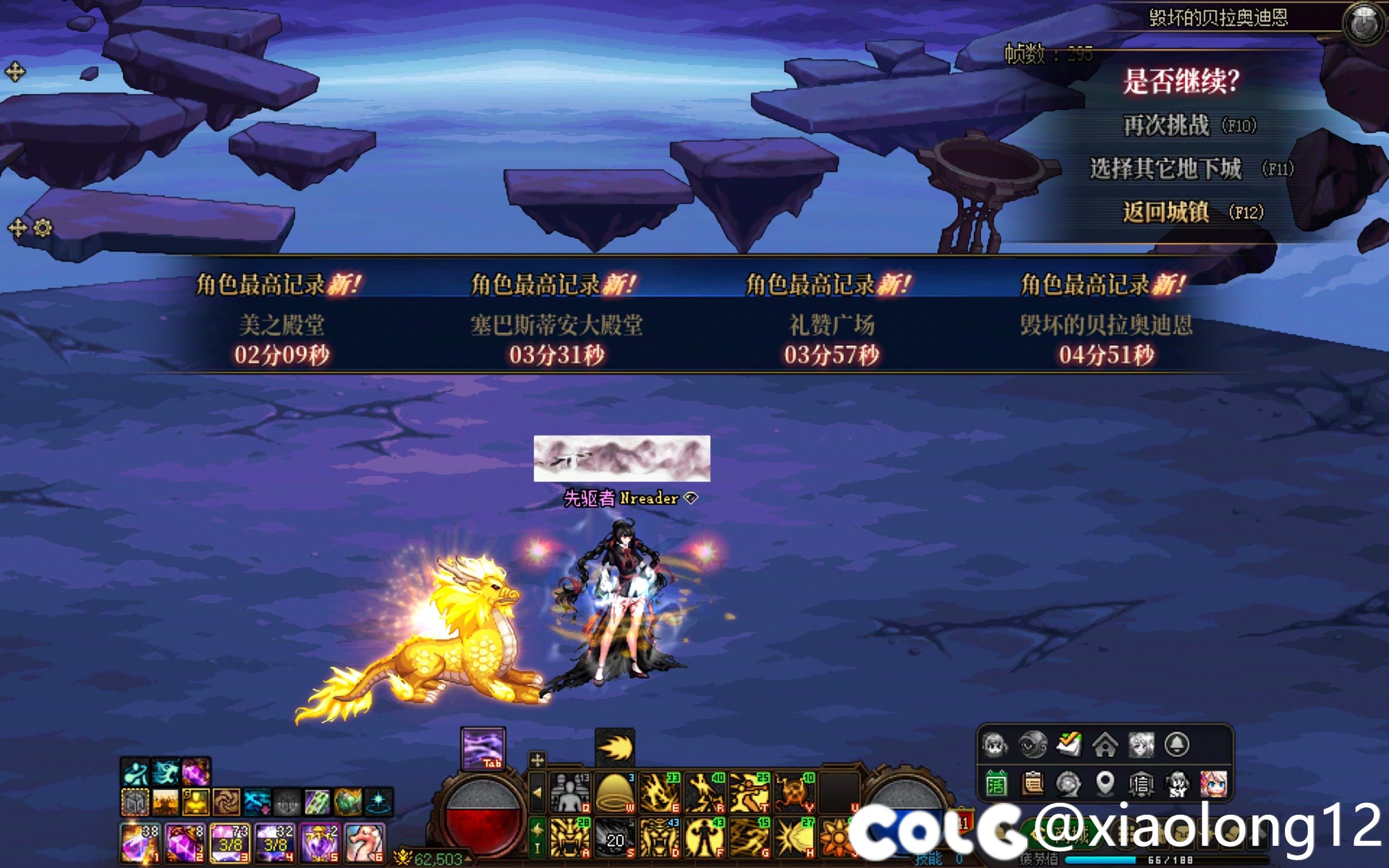This screenshot has height=868, width=1389.
Task: Open the quest clipboard icon
Action: click(x=1032, y=783)
